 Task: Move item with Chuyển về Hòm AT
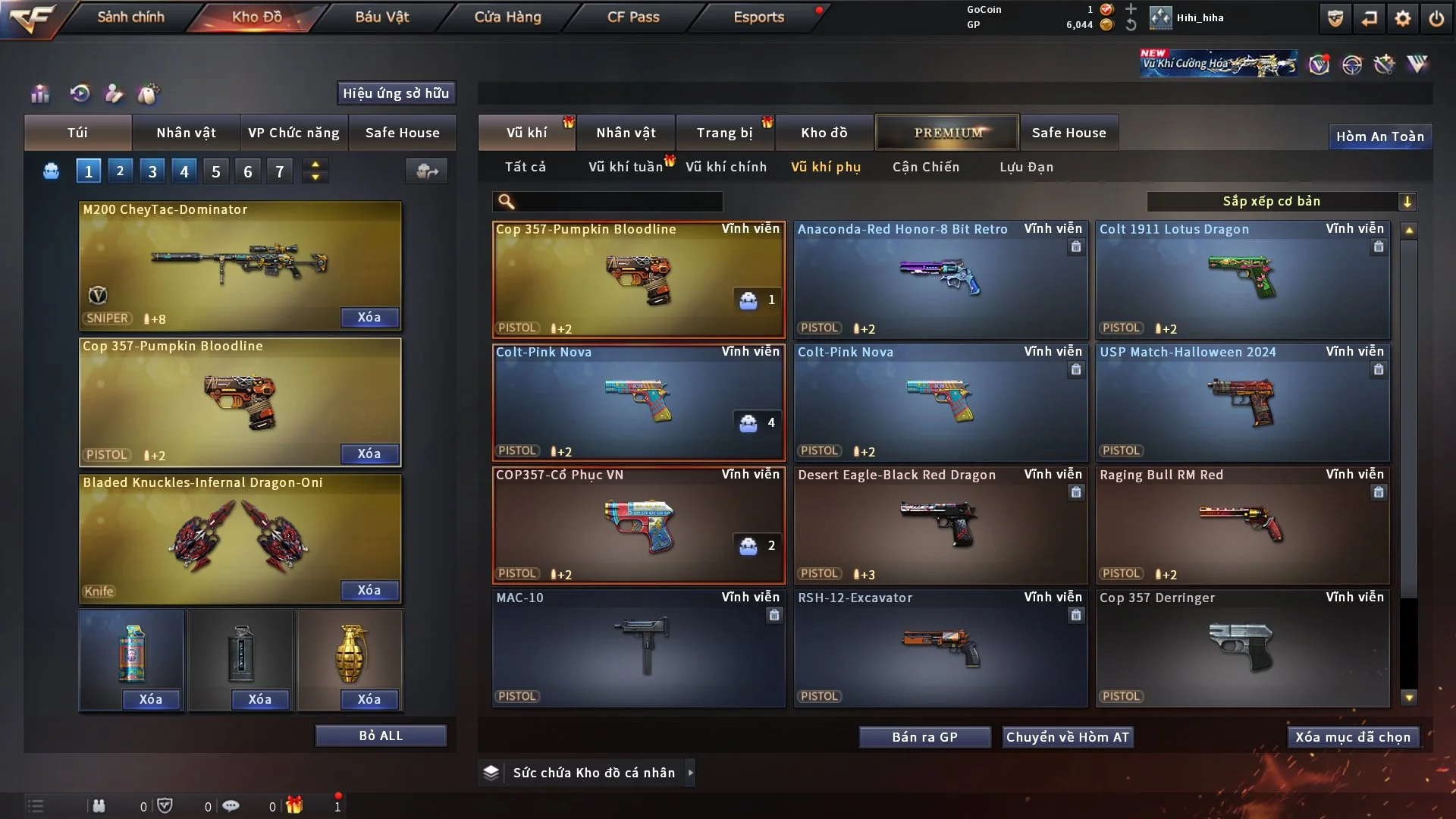click(x=1067, y=737)
